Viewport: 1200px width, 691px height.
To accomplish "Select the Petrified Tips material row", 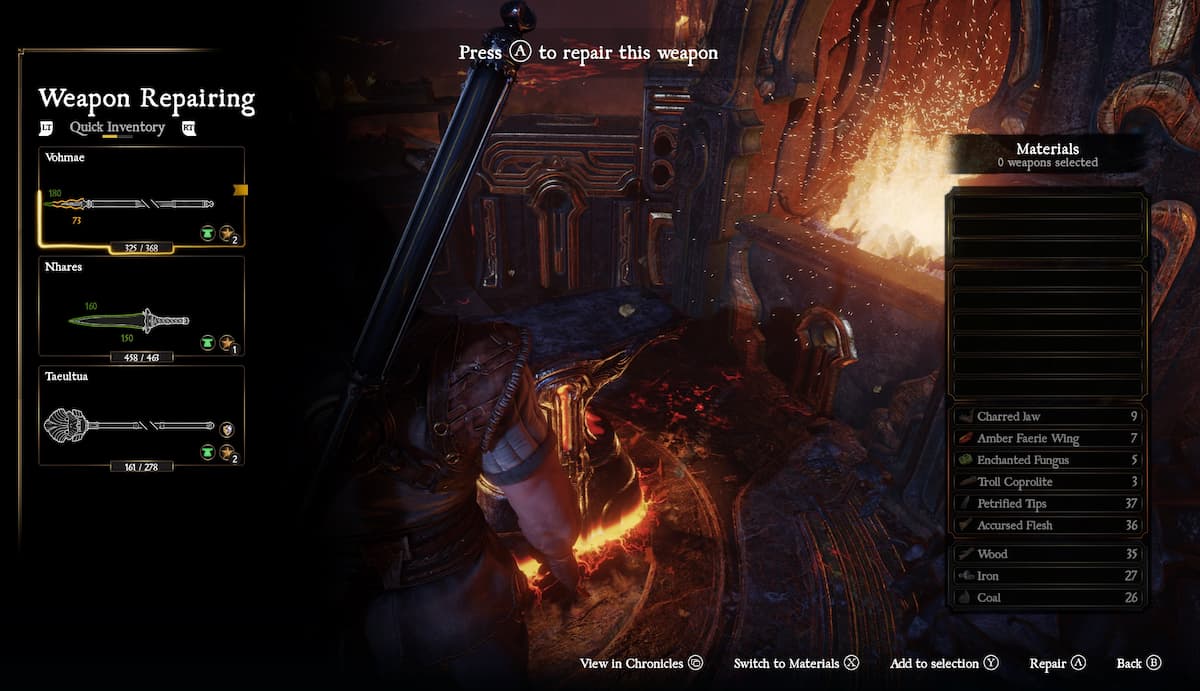I will click(1046, 504).
